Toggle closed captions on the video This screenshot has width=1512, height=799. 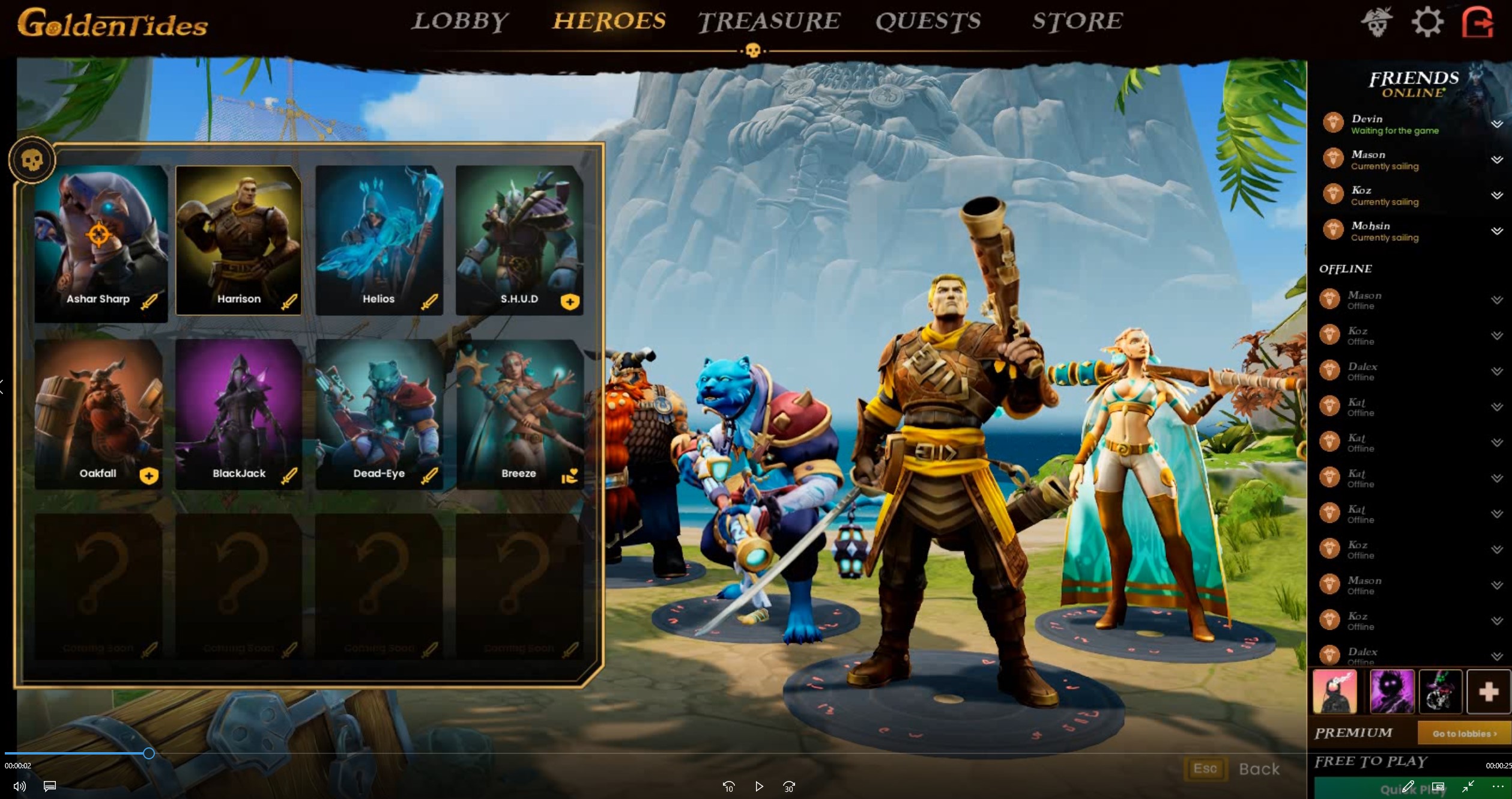[50, 786]
